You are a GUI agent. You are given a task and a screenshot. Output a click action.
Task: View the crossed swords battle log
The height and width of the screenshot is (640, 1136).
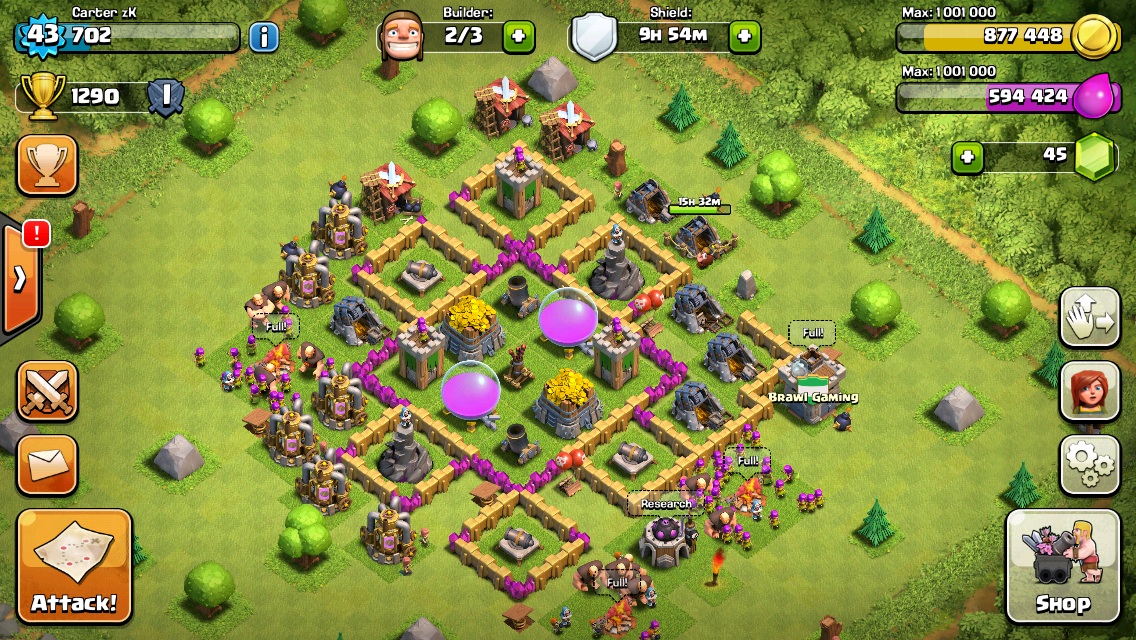point(47,390)
